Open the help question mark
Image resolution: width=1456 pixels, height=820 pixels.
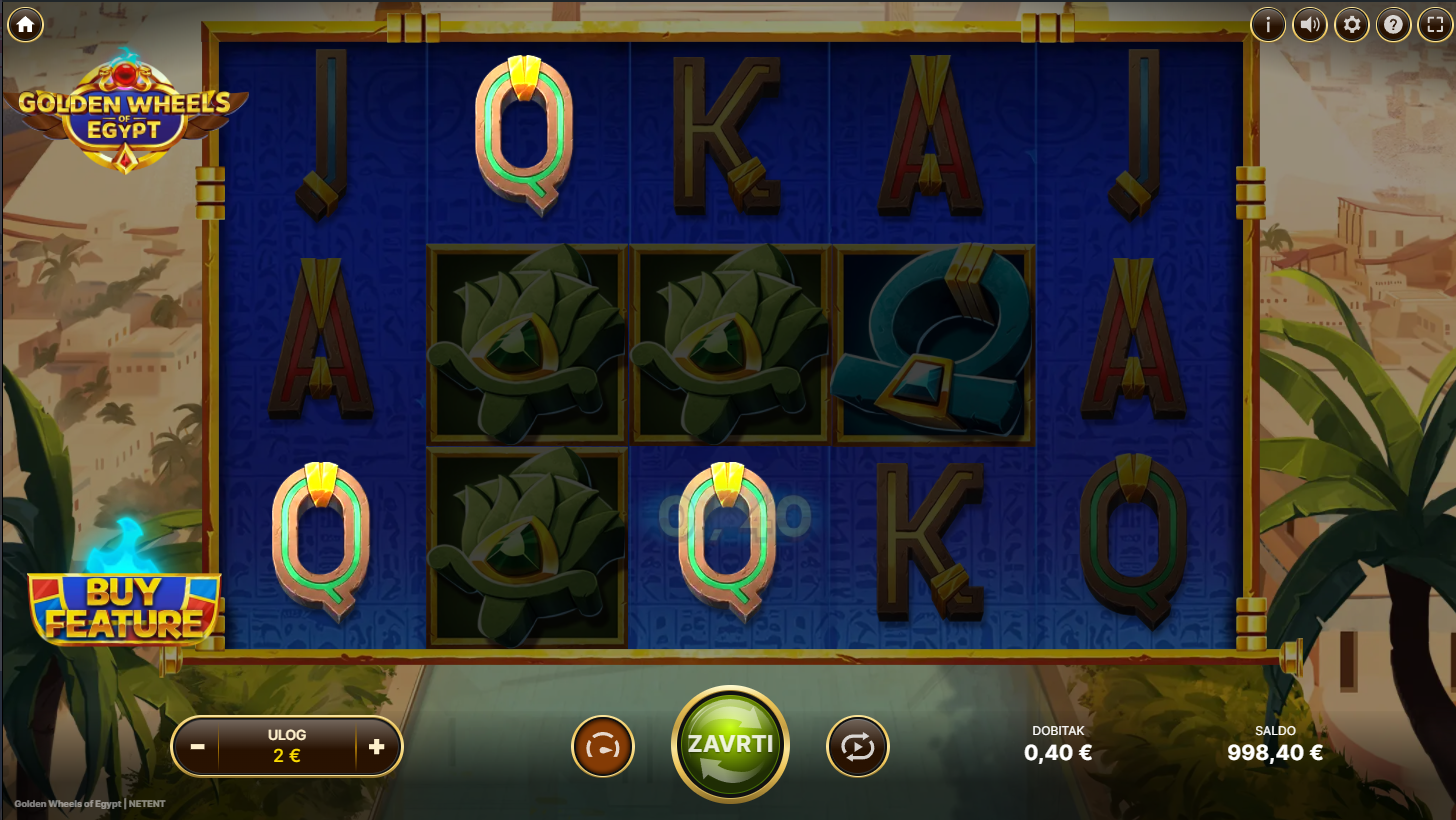coord(1393,25)
